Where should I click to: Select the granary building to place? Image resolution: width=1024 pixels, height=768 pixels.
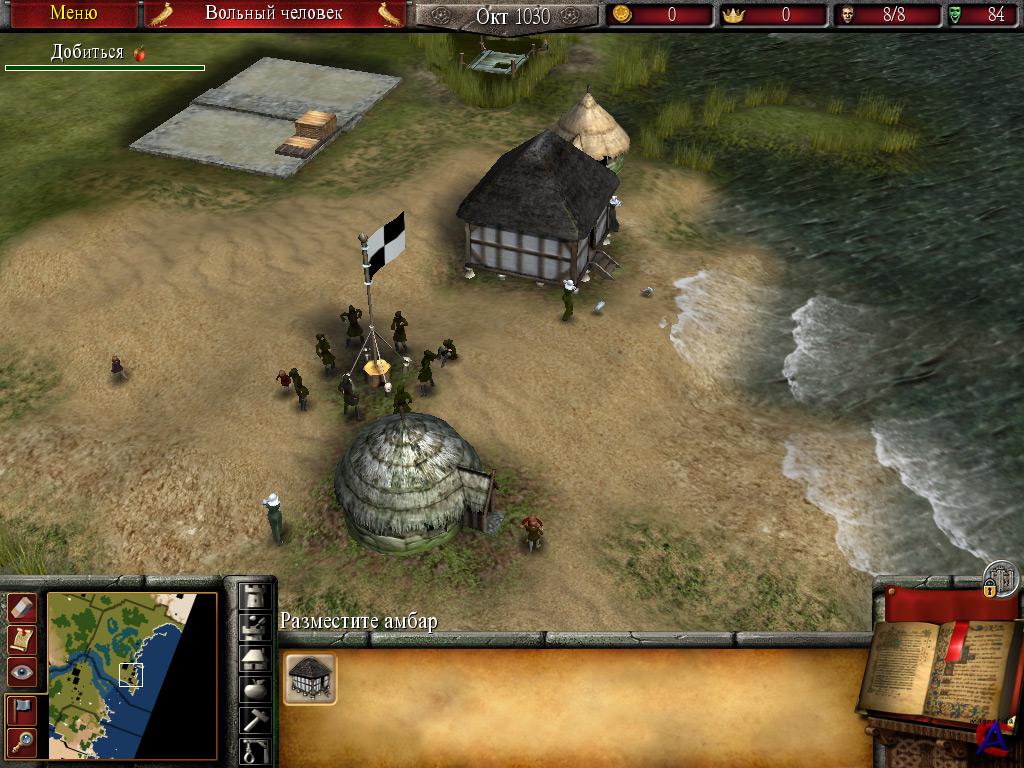pyautogui.click(x=310, y=679)
